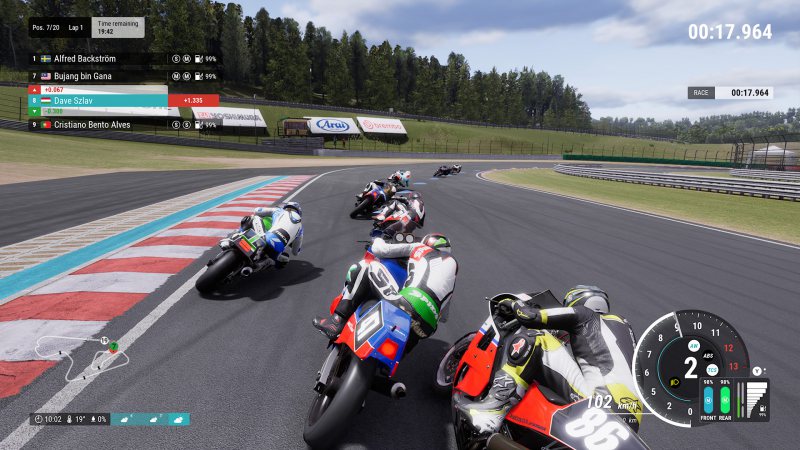
Task: Click the headlight warning icon
Action: (x=675, y=381)
